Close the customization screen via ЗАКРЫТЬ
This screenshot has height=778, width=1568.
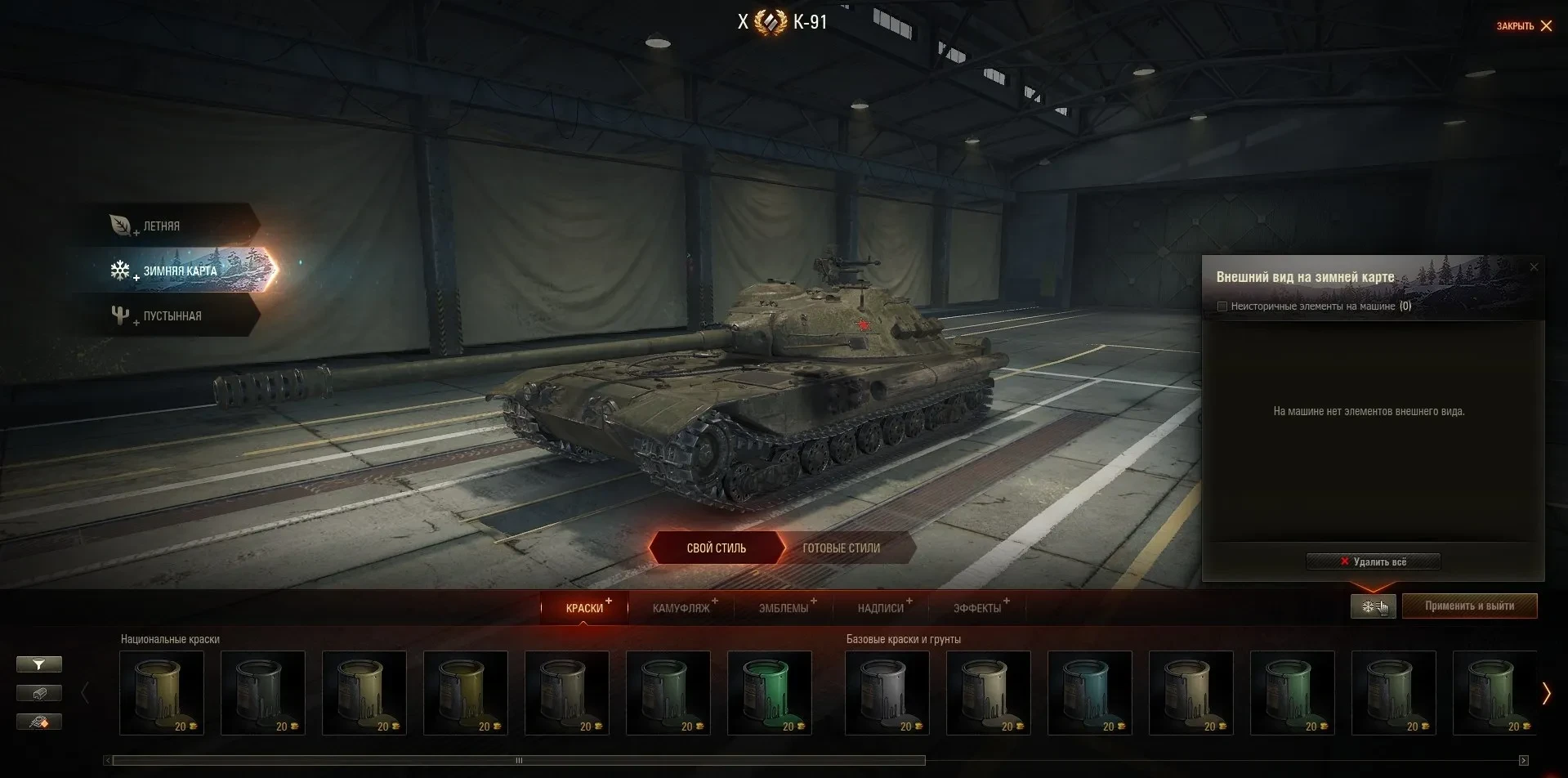pos(1524,26)
